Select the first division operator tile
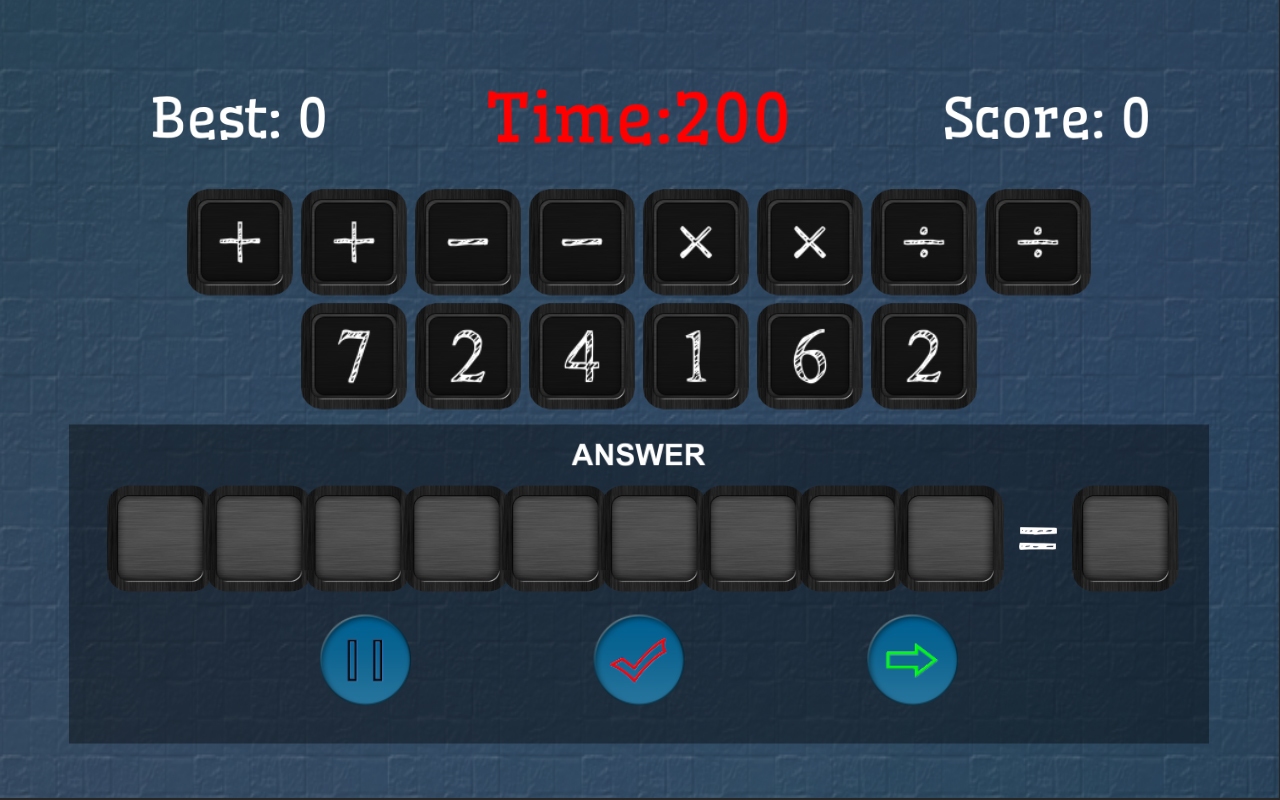 click(923, 241)
